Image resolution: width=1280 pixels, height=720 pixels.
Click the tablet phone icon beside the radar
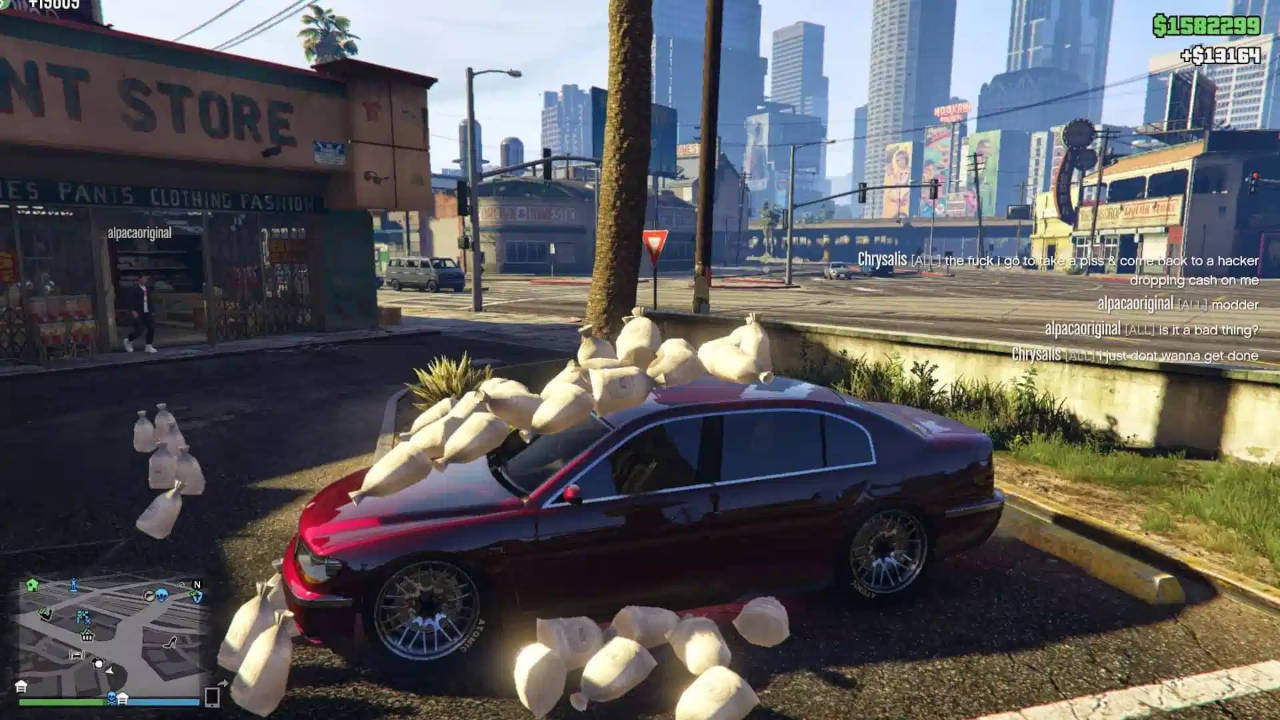coord(211,697)
